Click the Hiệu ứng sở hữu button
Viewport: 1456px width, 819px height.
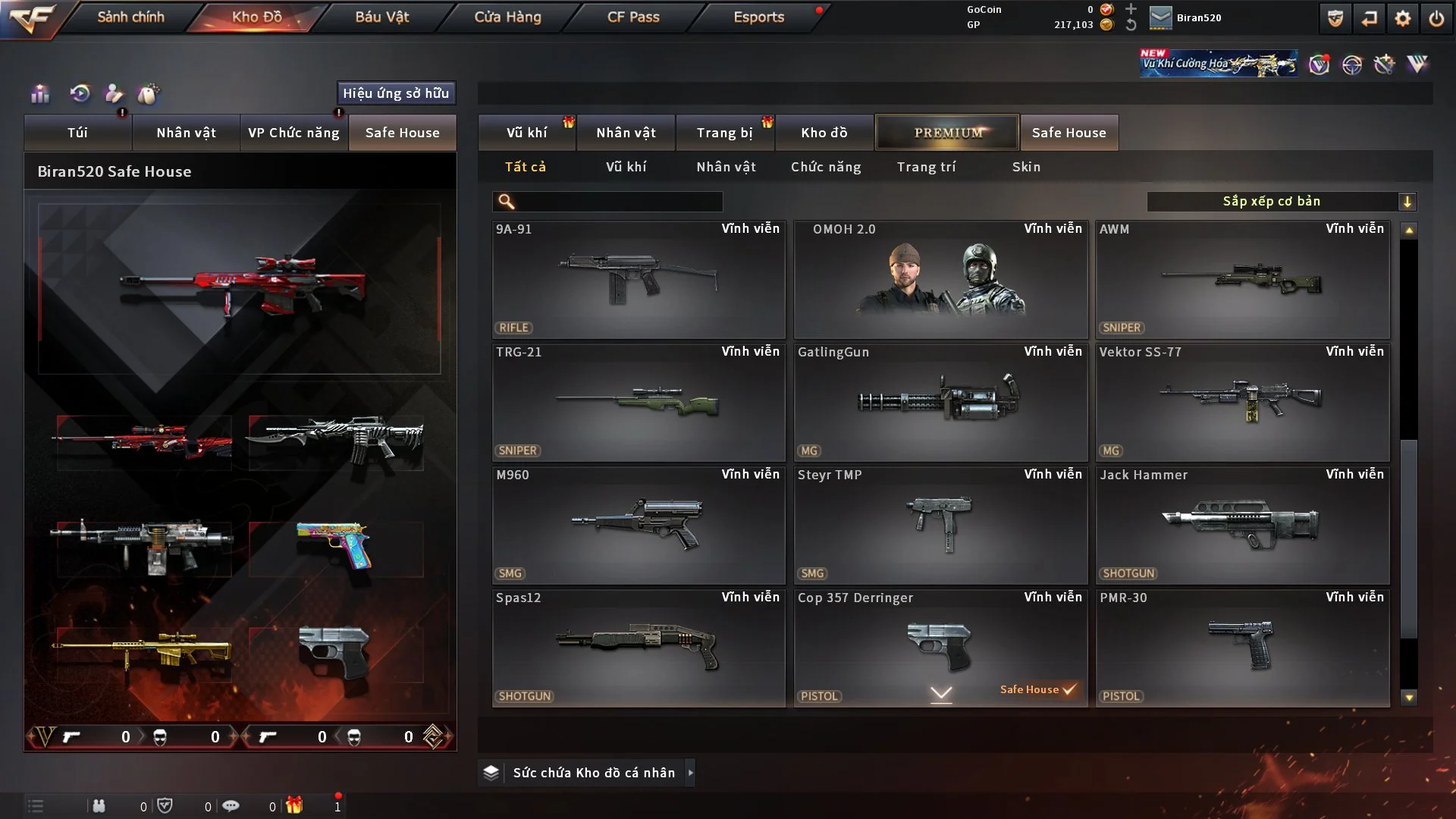396,93
